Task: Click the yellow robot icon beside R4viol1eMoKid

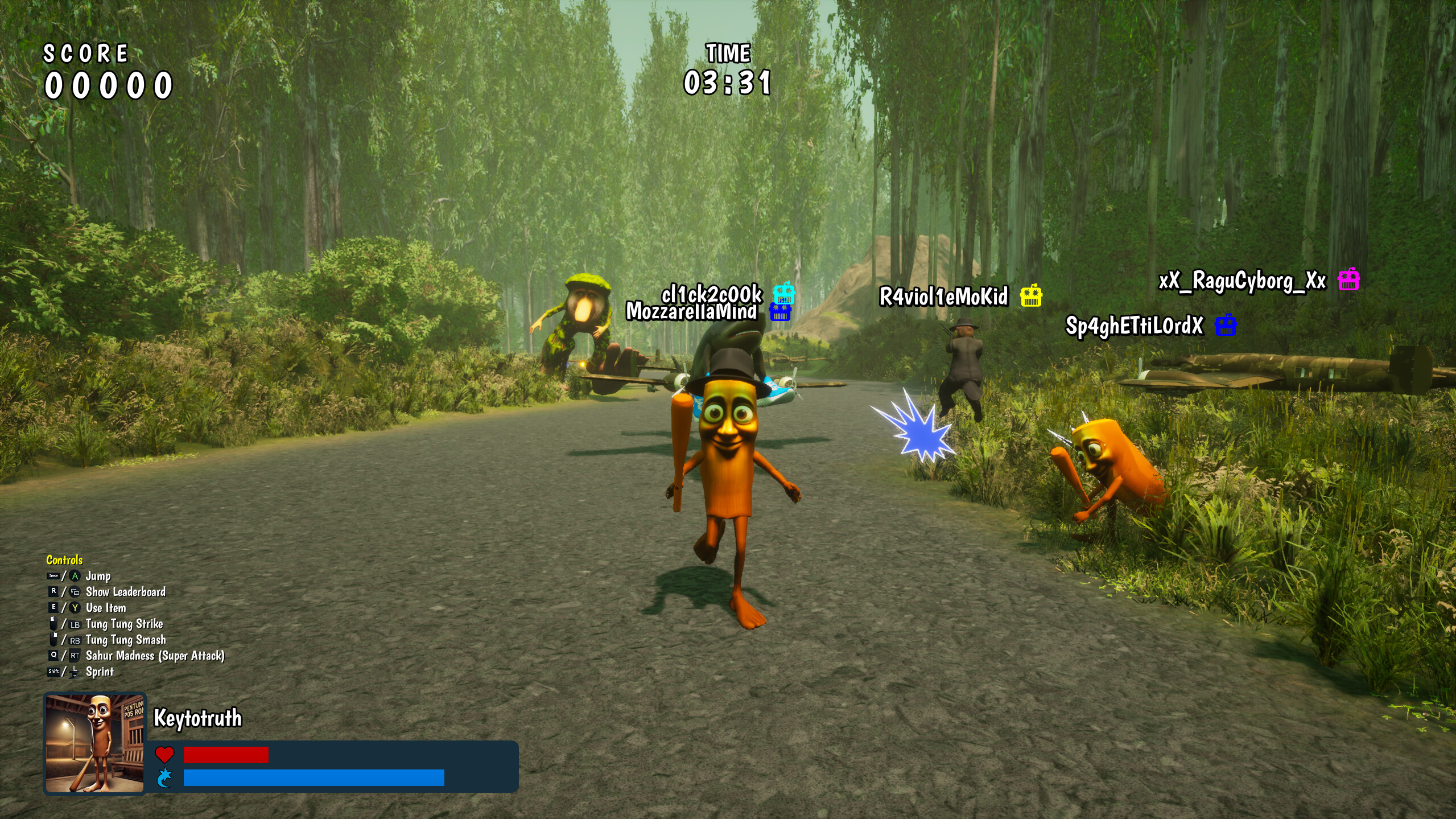Action: tap(1030, 296)
